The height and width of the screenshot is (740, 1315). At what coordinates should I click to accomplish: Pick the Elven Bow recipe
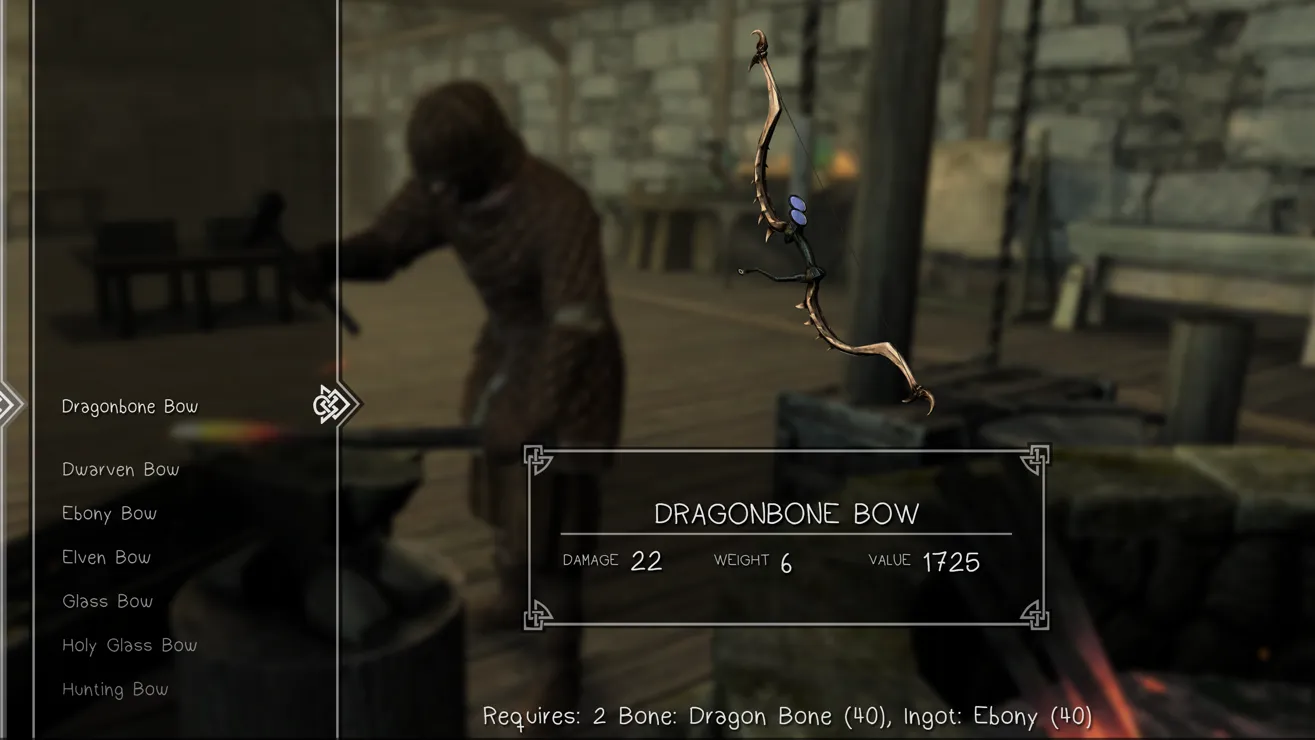point(107,558)
